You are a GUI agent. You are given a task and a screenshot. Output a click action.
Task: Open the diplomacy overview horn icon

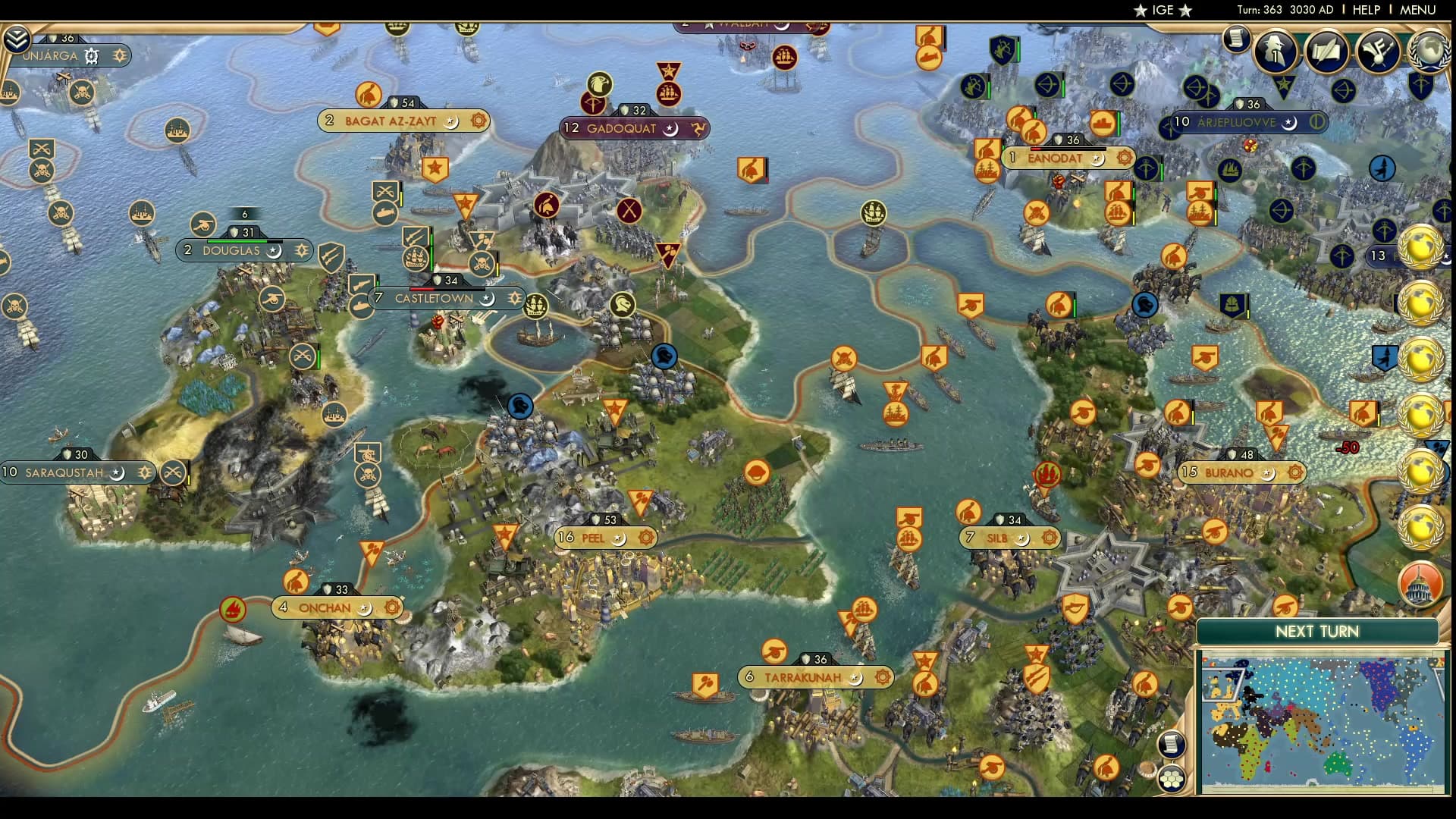pyautogui.click(x=1378, y=50)
